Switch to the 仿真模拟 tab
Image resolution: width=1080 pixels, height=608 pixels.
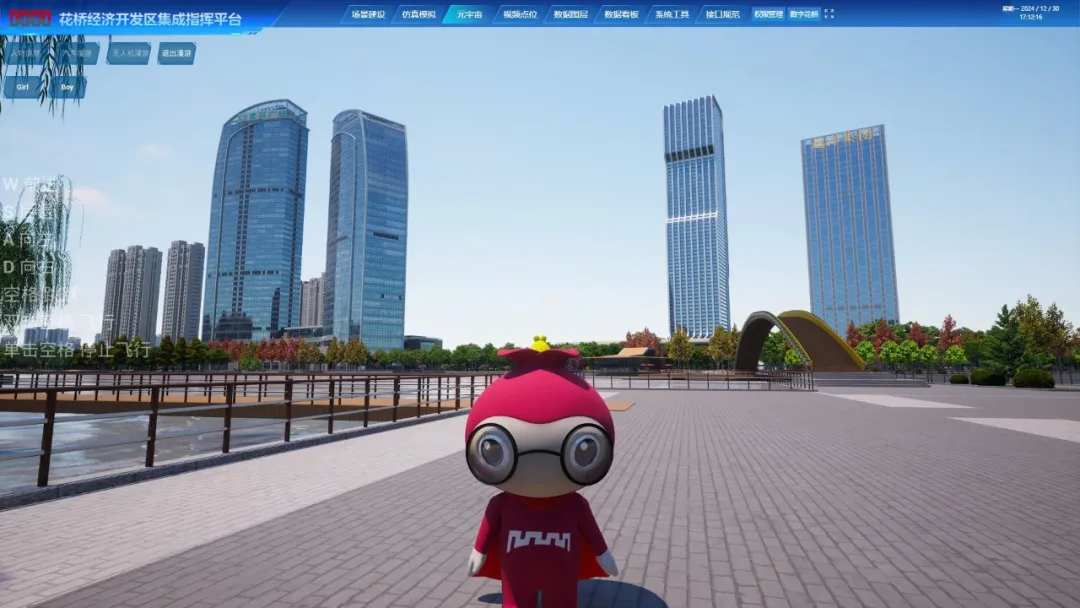[418, 14]
